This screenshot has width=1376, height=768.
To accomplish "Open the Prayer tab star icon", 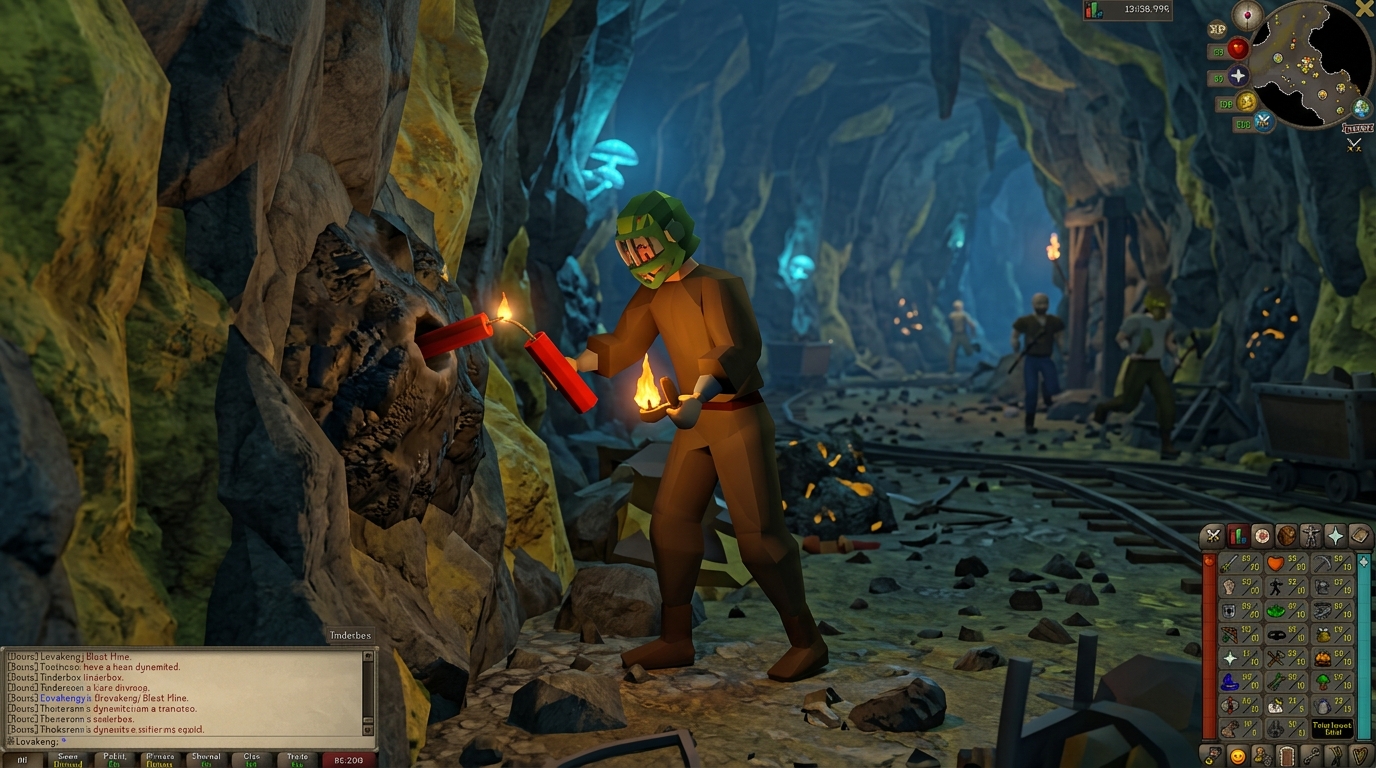I will [1336, 535].
